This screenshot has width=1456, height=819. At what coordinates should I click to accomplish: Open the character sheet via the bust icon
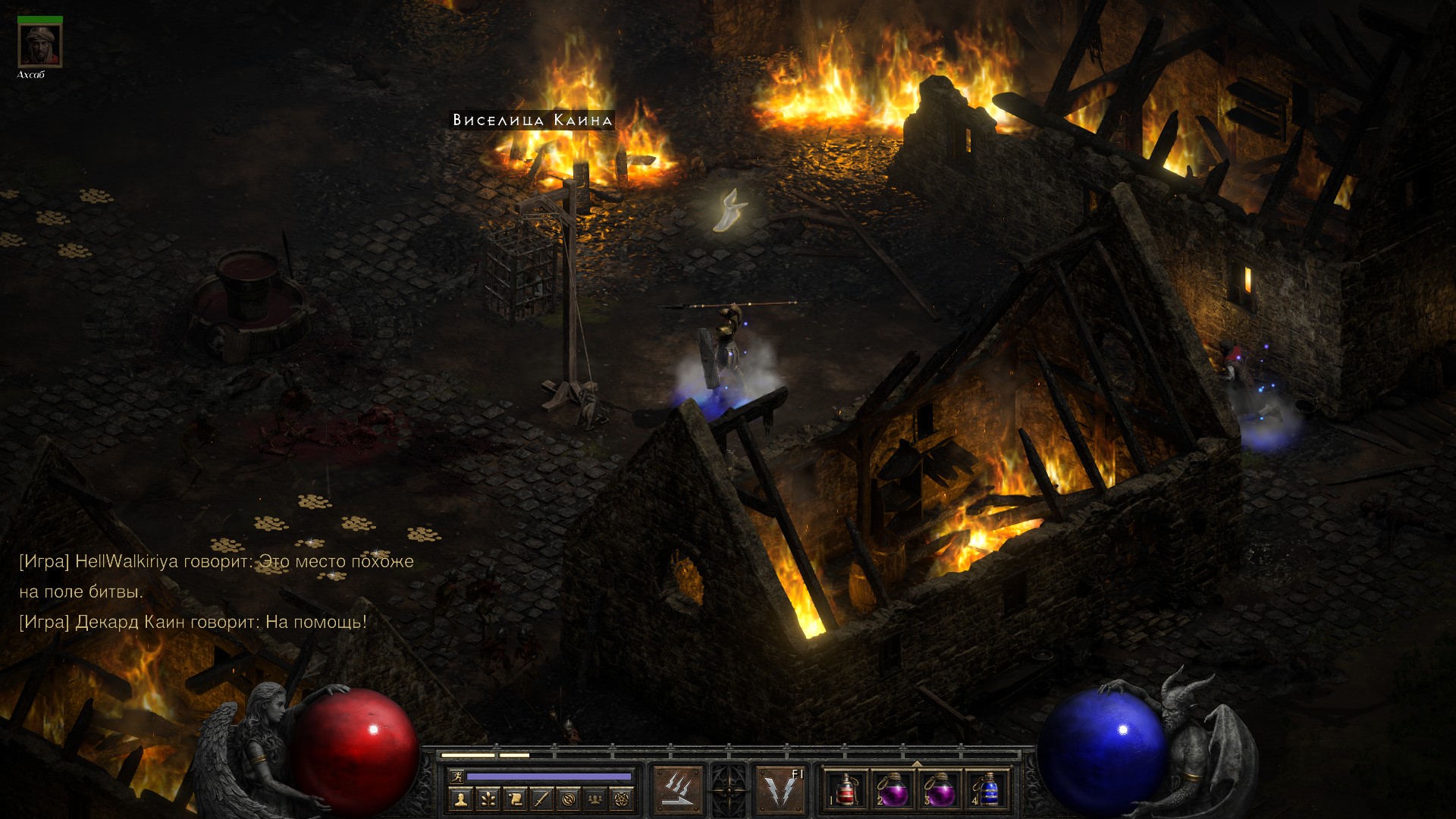pos(461,799)
